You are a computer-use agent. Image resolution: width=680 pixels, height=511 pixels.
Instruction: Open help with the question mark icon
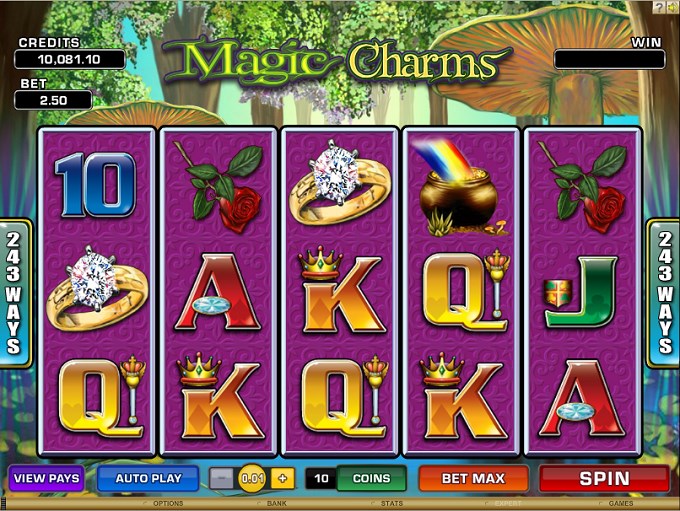[x=658, y=7]
